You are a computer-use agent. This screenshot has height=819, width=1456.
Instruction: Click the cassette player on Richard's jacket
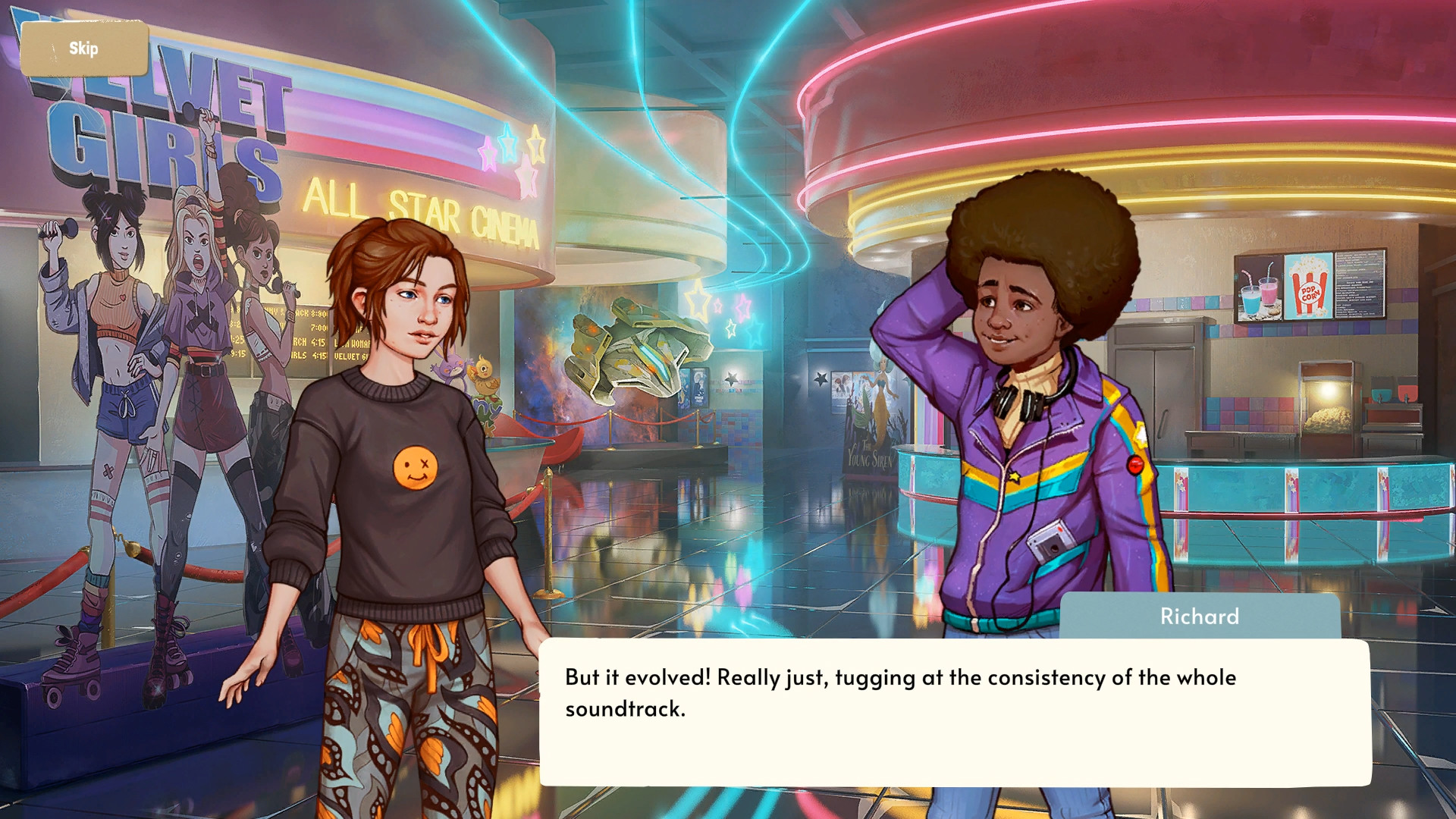[1050, 543]
